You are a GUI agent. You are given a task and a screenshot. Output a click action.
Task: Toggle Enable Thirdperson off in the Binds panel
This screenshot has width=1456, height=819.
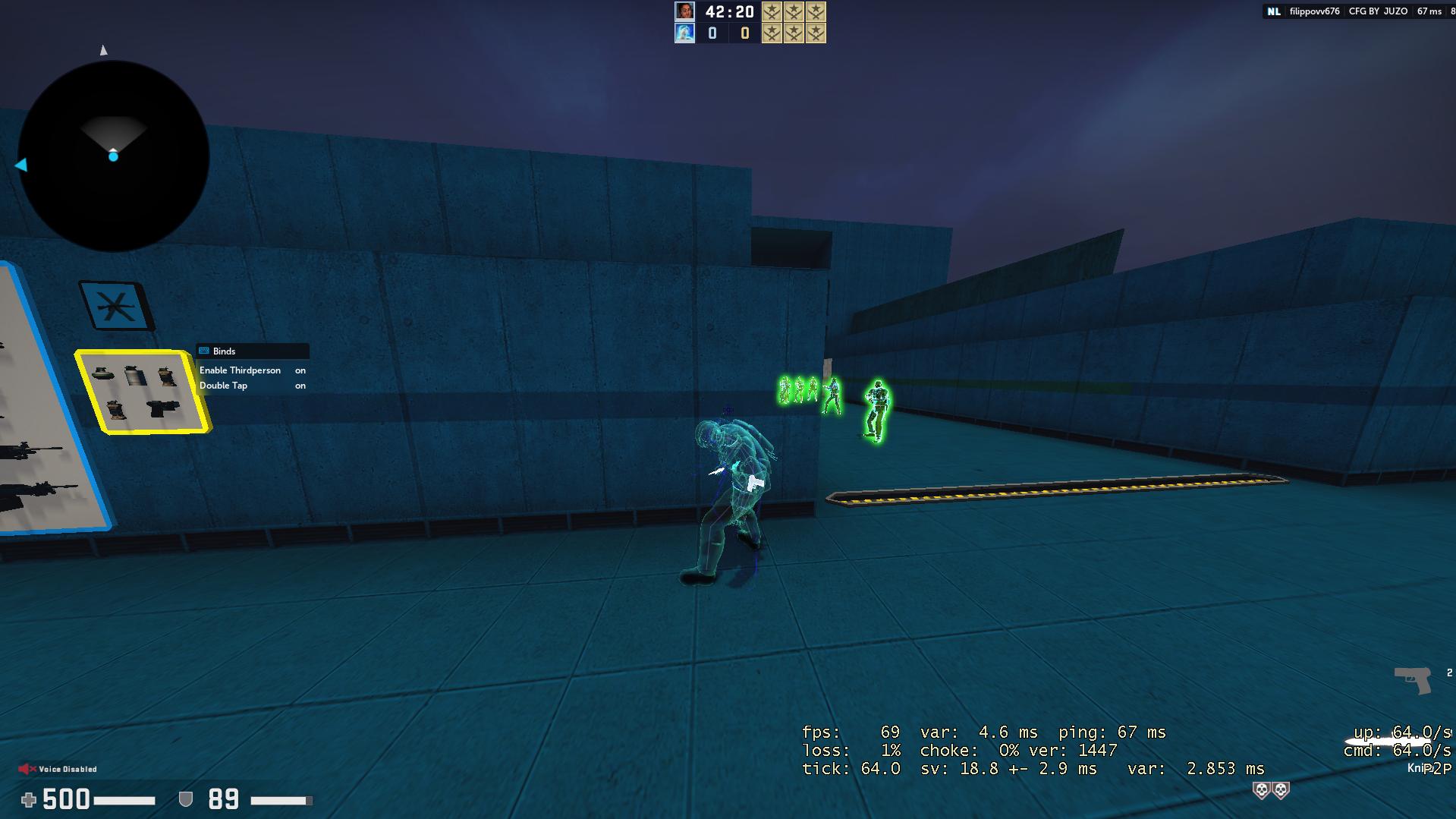pyautogui.click(x=300, y=370)
